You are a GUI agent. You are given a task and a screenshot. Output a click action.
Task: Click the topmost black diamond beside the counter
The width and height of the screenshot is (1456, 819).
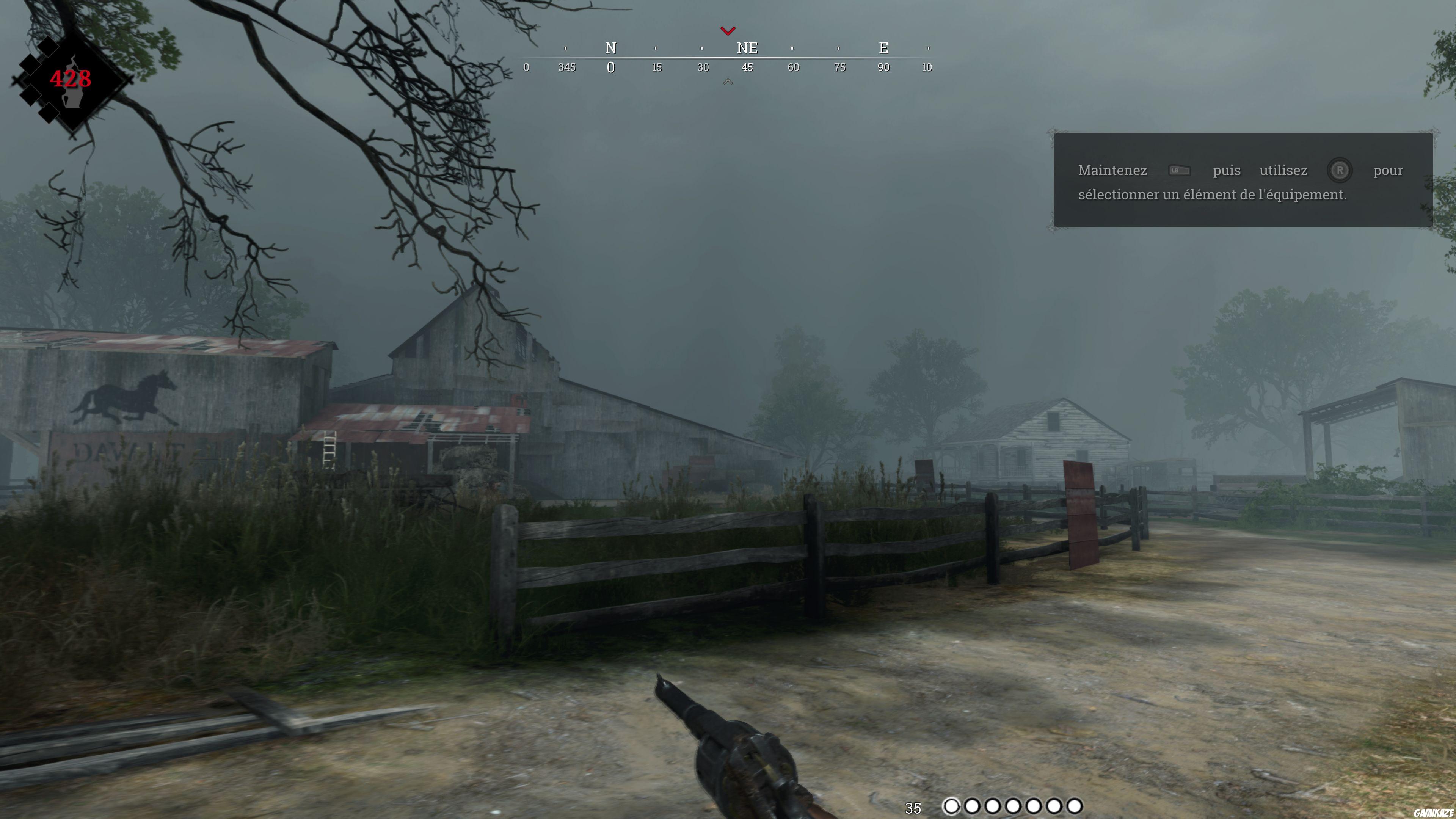(48, 47)
